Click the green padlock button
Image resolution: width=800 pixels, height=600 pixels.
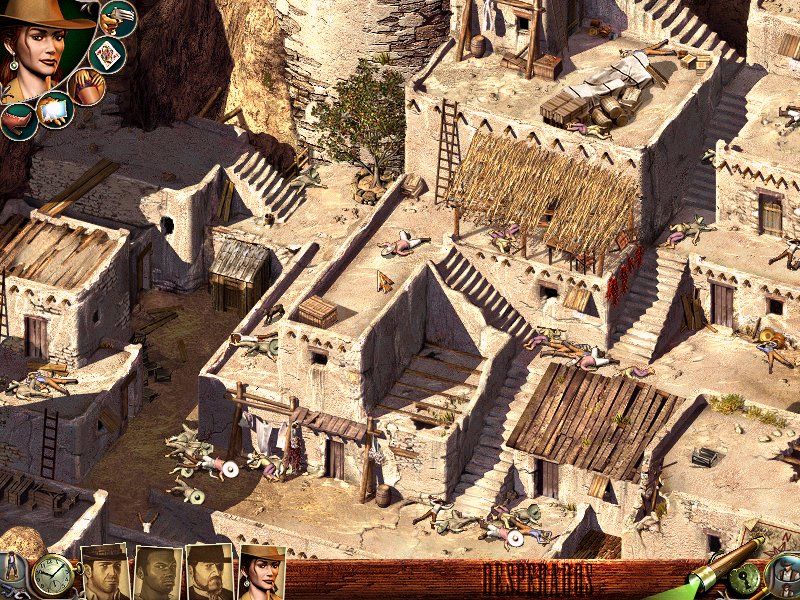point(746,579)
